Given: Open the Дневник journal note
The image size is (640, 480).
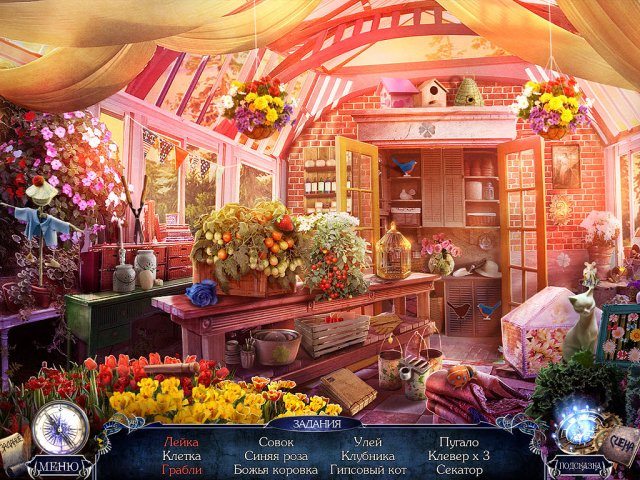Looking at the screenshot, I should [14, 448].
